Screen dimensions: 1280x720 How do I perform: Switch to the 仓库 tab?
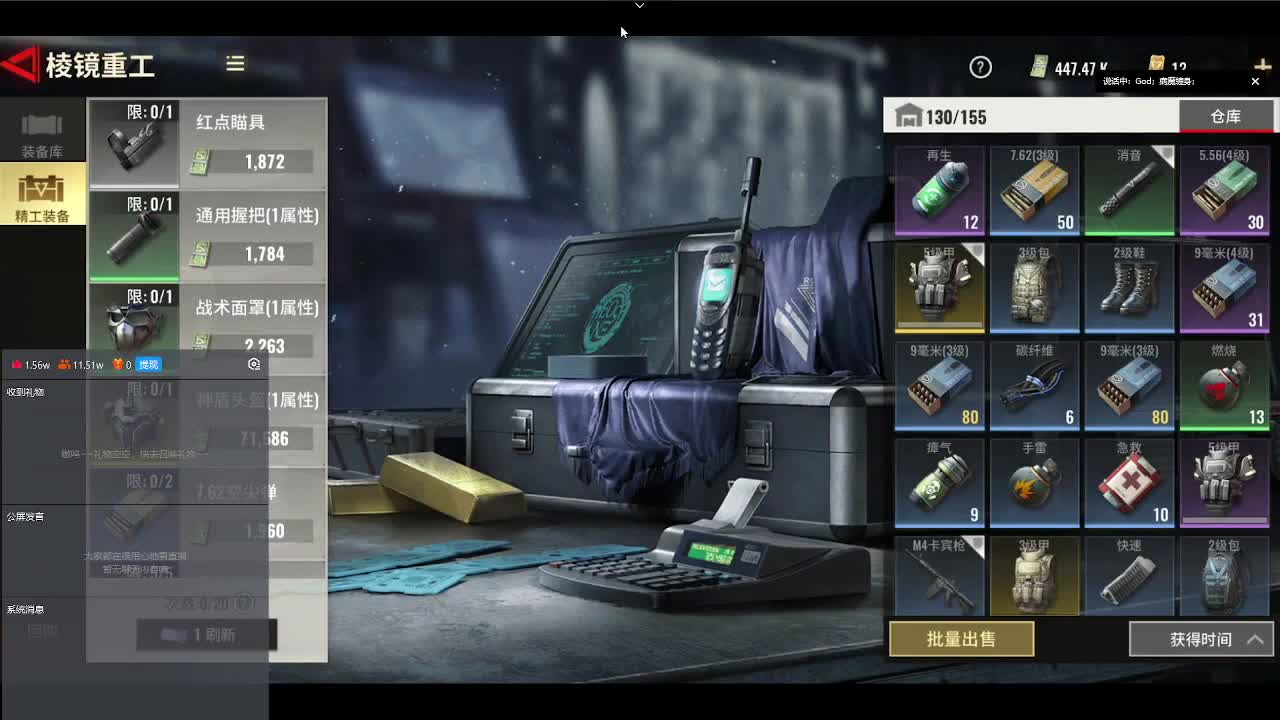pyautogui.click(x=1226, y=116)
